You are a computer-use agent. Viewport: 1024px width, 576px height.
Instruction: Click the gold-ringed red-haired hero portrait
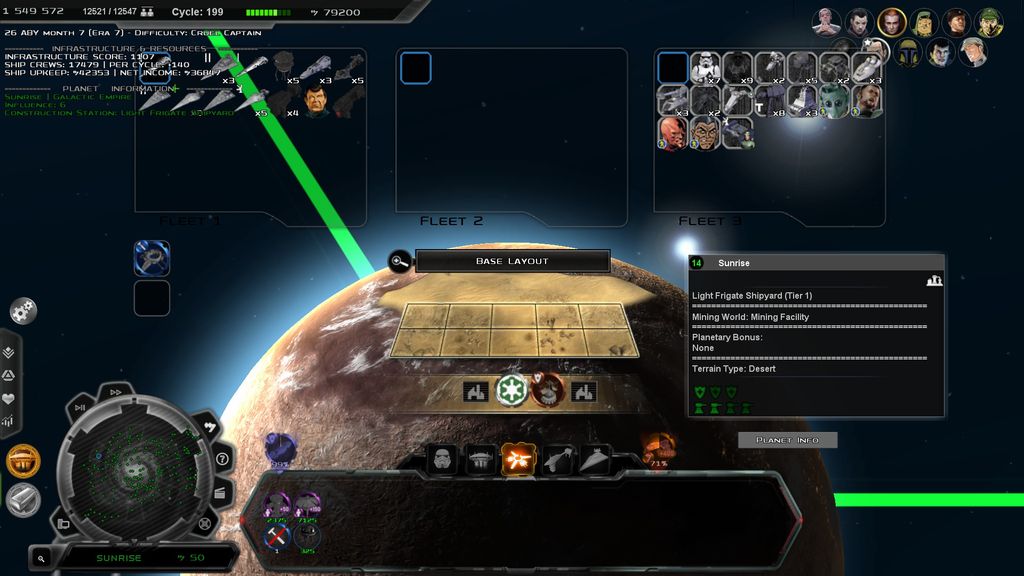(x=891, y=22)
